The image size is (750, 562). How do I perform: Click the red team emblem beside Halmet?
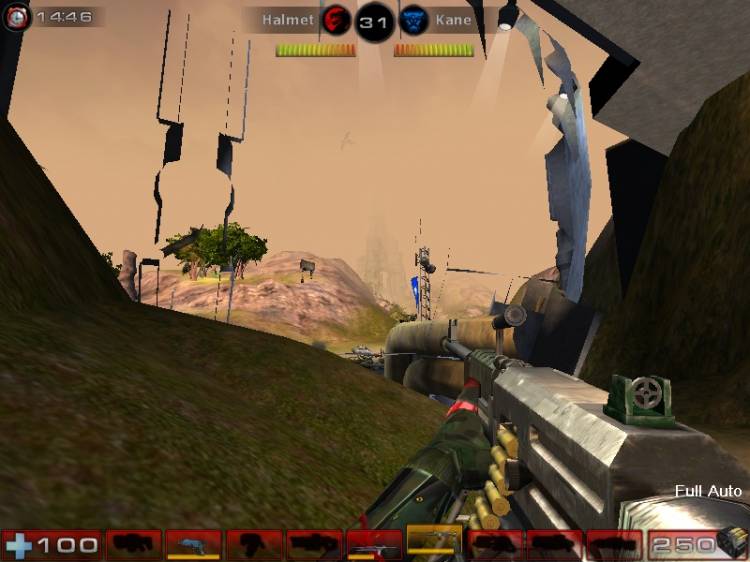337,19
